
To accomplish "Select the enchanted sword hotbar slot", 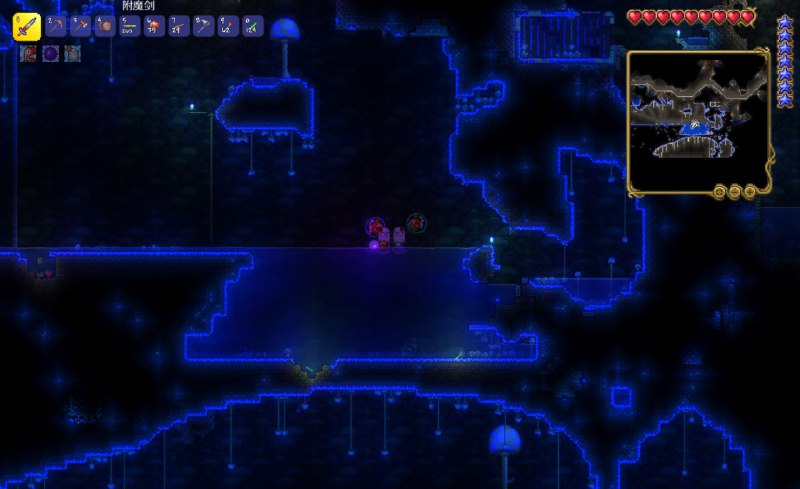I will [26, 27].
